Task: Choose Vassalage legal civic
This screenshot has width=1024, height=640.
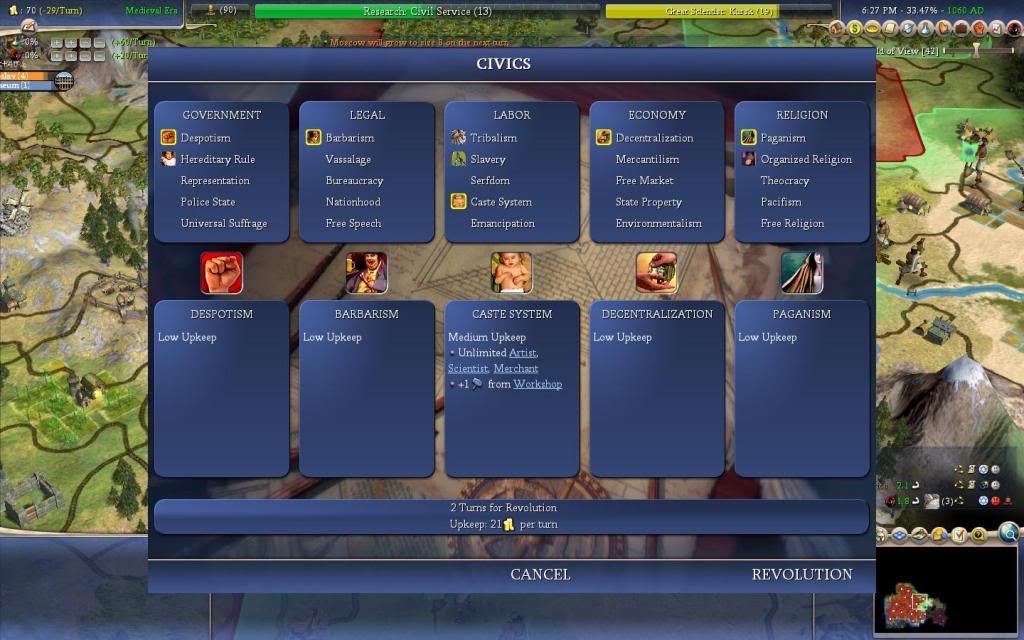Action: [348, 159]
